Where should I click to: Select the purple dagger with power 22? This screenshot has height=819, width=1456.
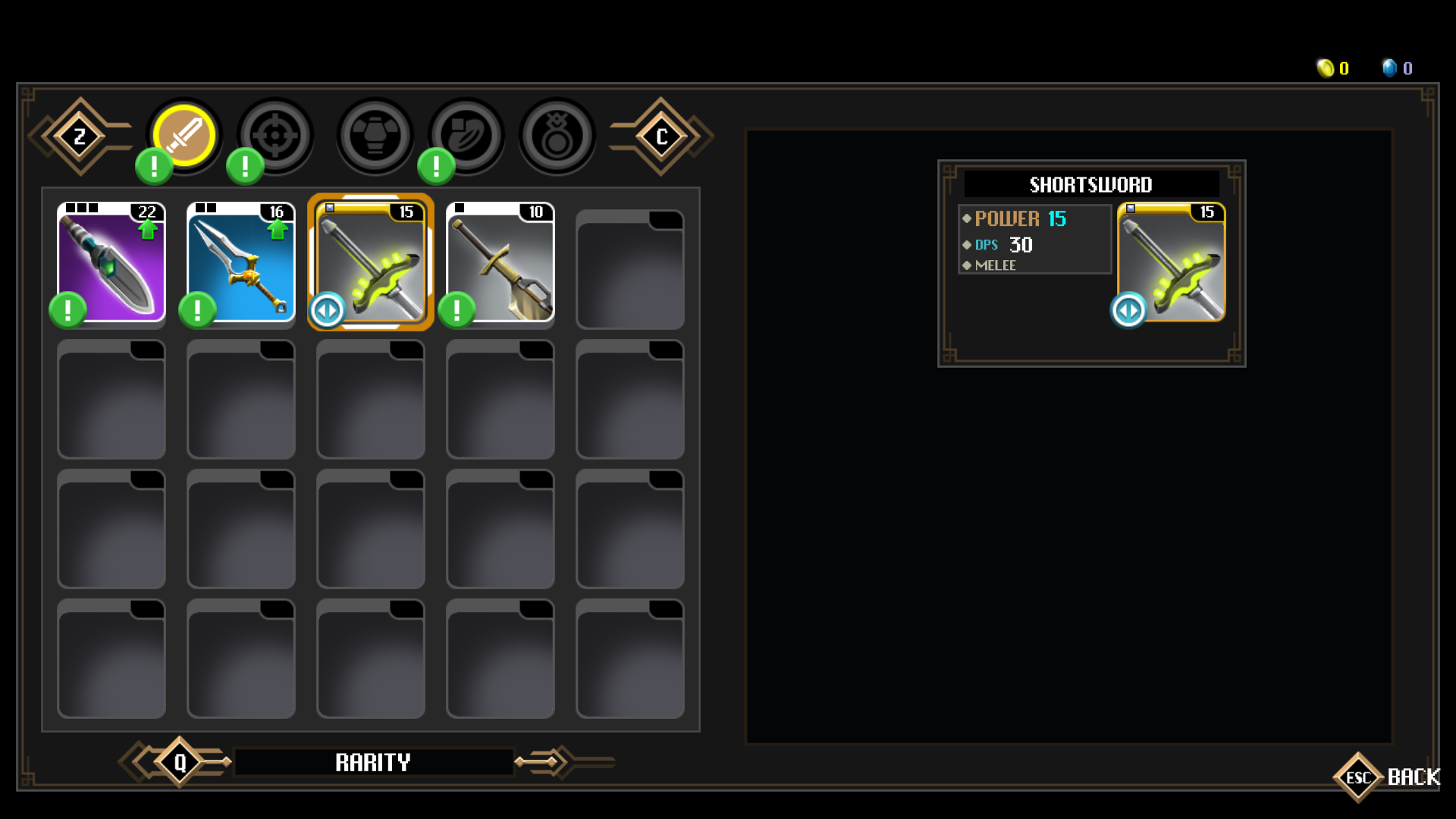[111, 262]
